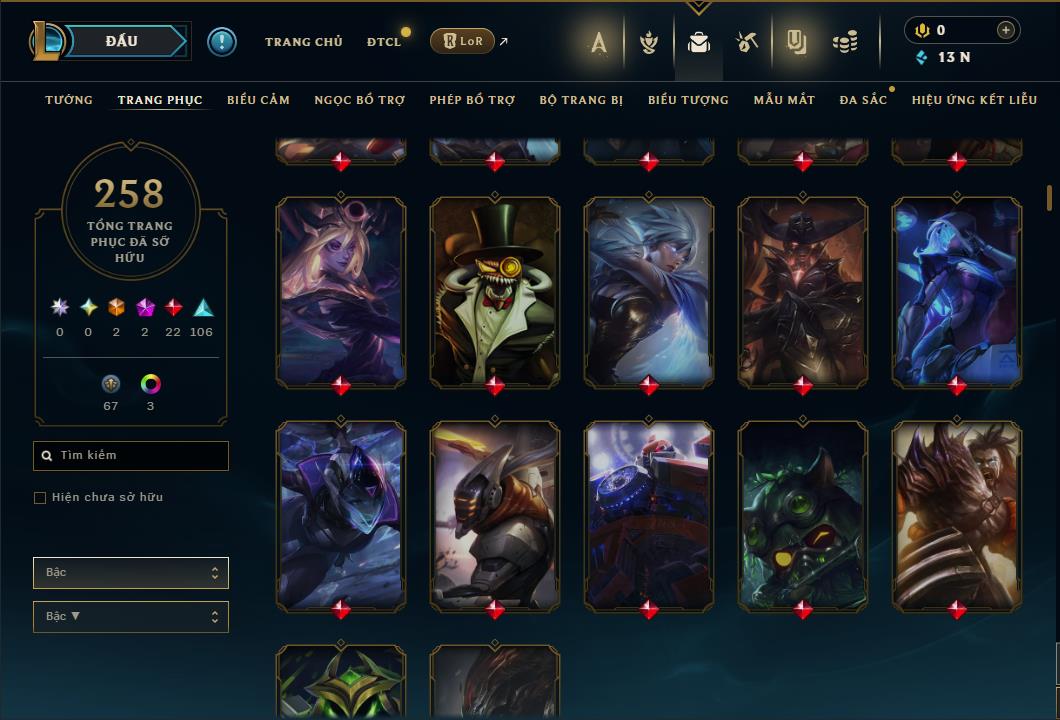Open the ĐTCL game mode page
Image resolution: width=1060 pixels, height=720 pixels.
(x=384, y=42)
